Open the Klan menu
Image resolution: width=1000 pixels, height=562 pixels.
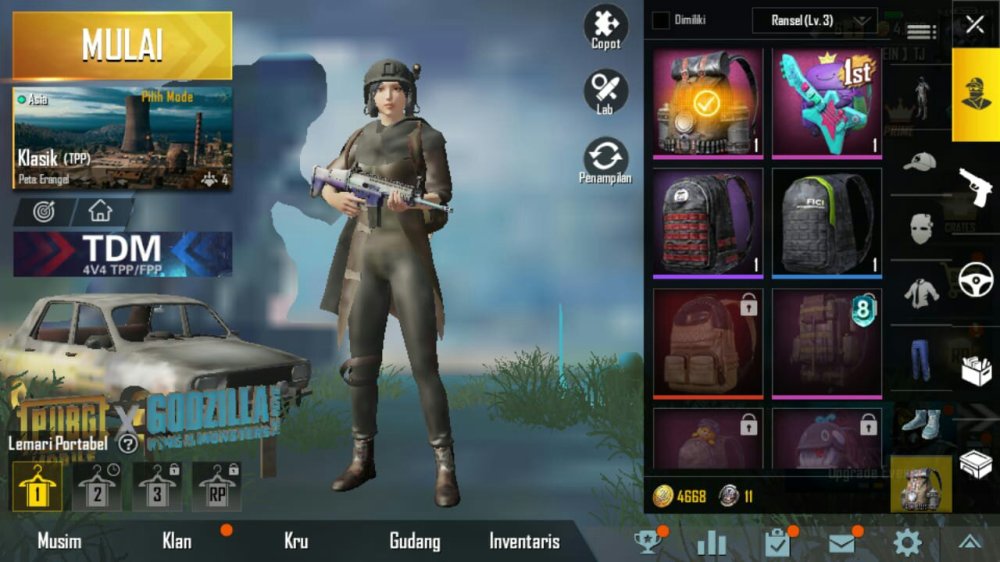pos(177,542)
